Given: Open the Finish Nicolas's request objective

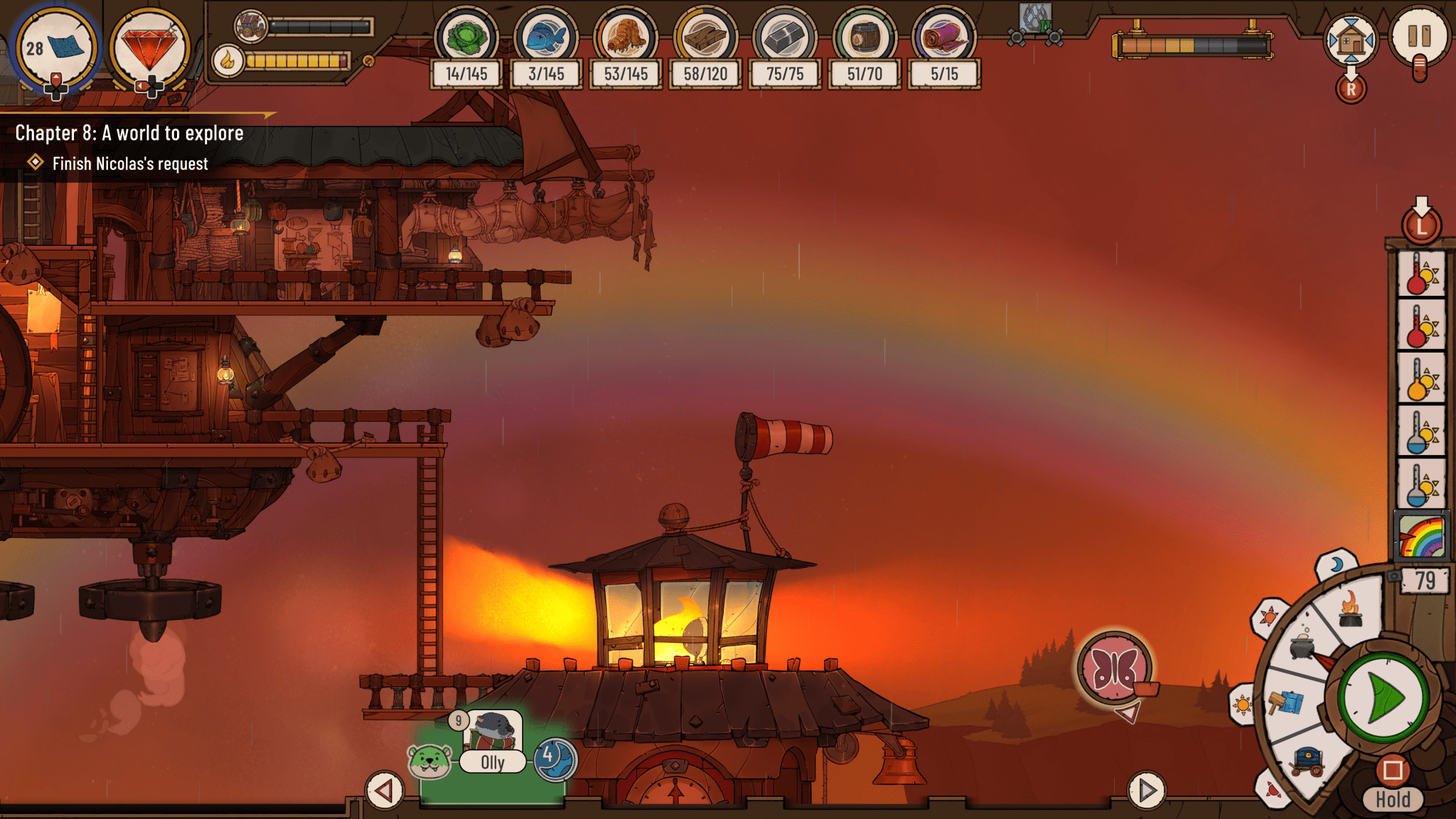Looking at the screenshot, I should tap(130, 164).
